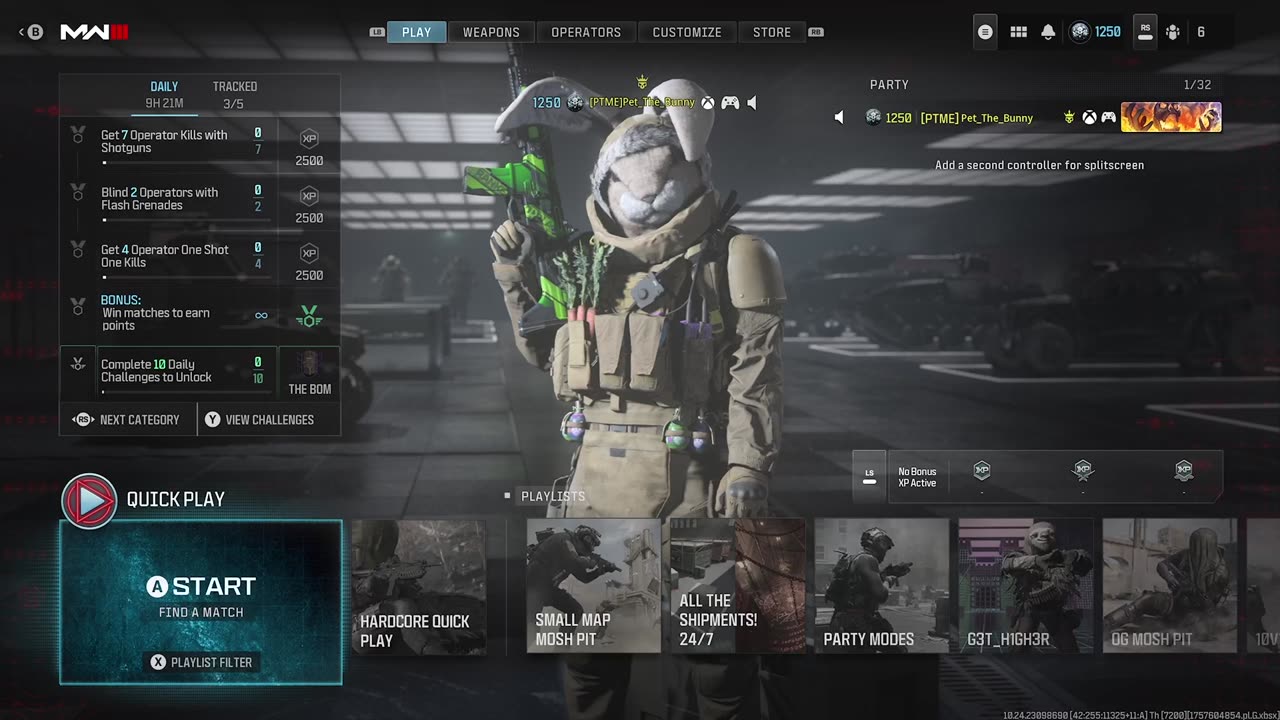Screen dimensions: 1280x720
Task: Pick All The Shipments 24/7 playlist
Action: [x=737, y=586]
